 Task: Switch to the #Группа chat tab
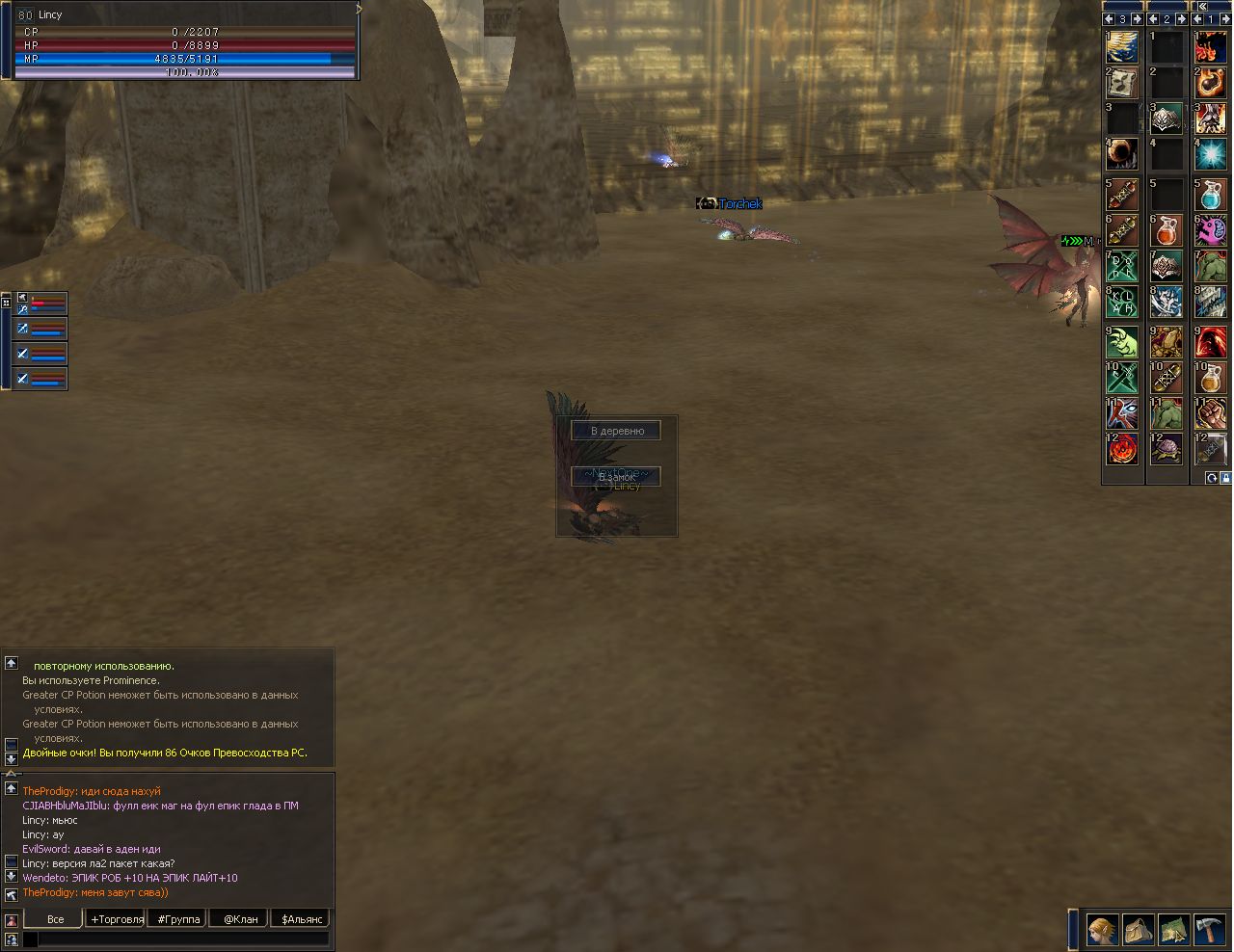178,919
